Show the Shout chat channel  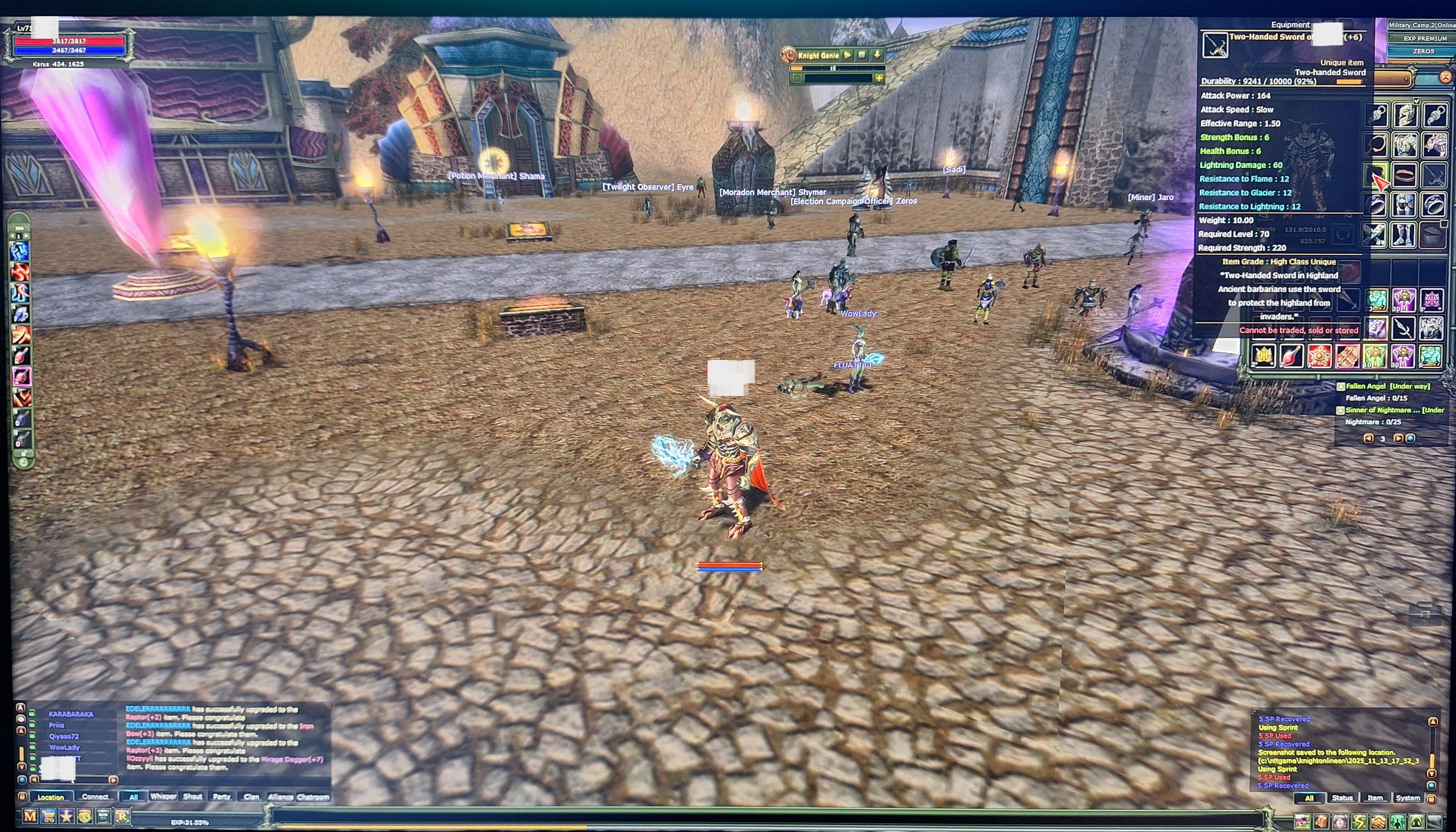pos(193,797)
